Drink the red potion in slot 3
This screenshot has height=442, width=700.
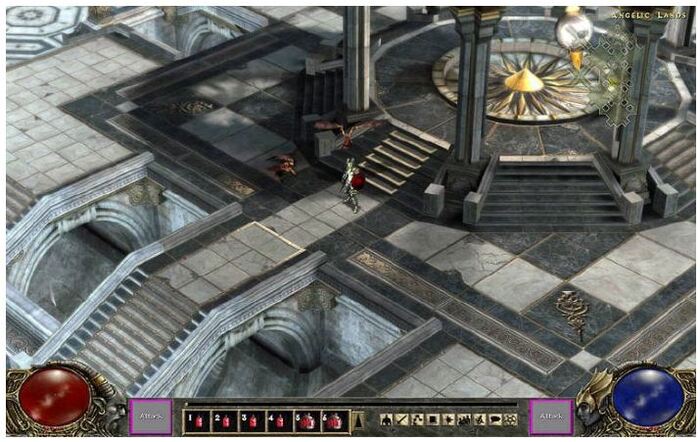pos(251,420)
